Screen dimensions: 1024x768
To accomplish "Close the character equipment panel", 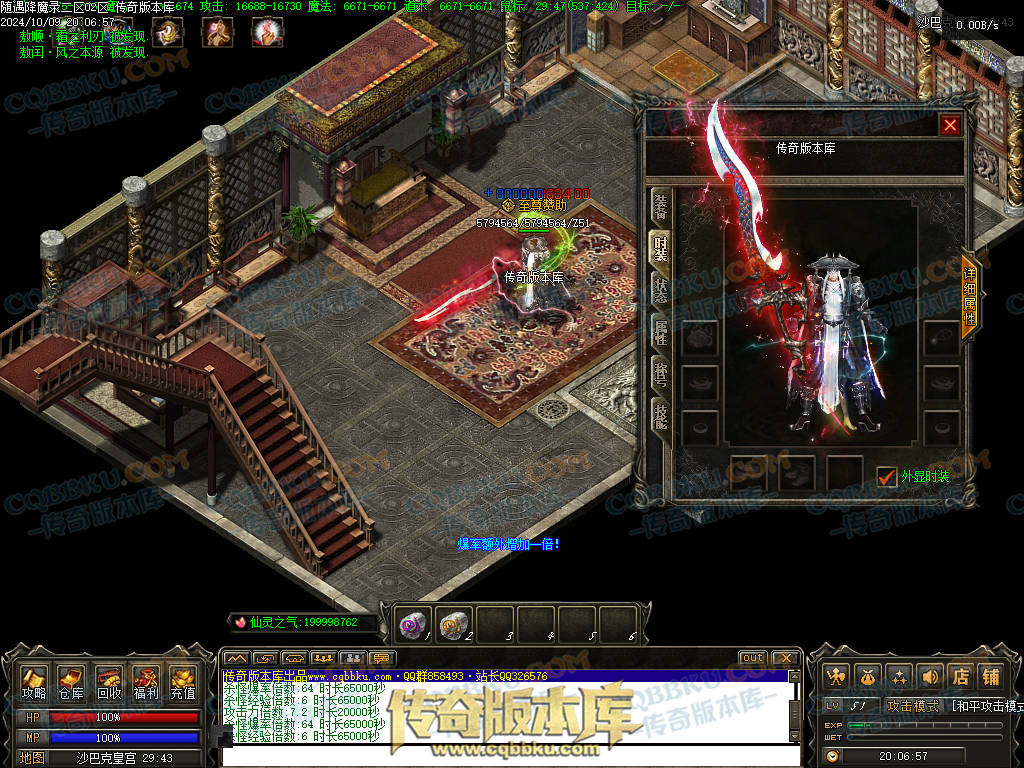I will 950,125.
